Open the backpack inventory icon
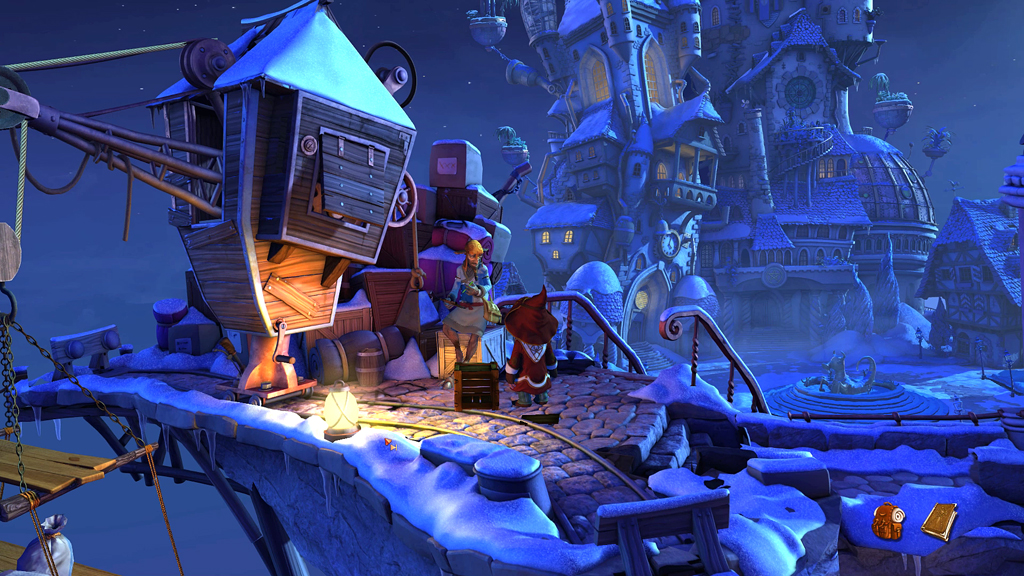Viewport: 1024px width, 576px height. [x=887, y=521]
